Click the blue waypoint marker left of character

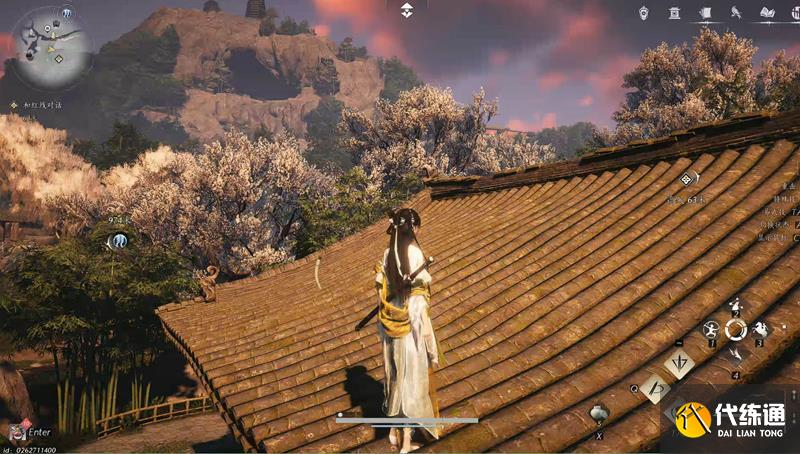coord(118,240)
